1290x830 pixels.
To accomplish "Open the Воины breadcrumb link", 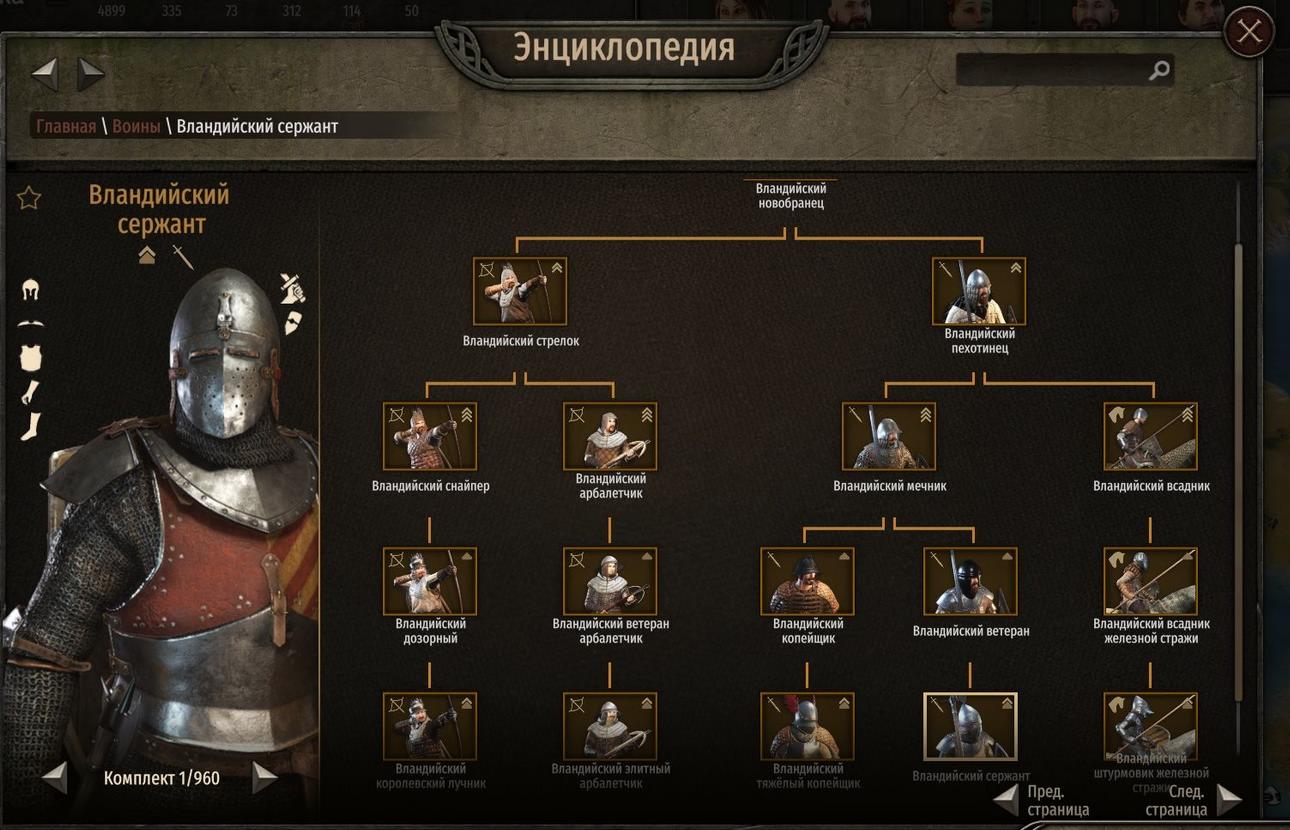I will 136,126.
